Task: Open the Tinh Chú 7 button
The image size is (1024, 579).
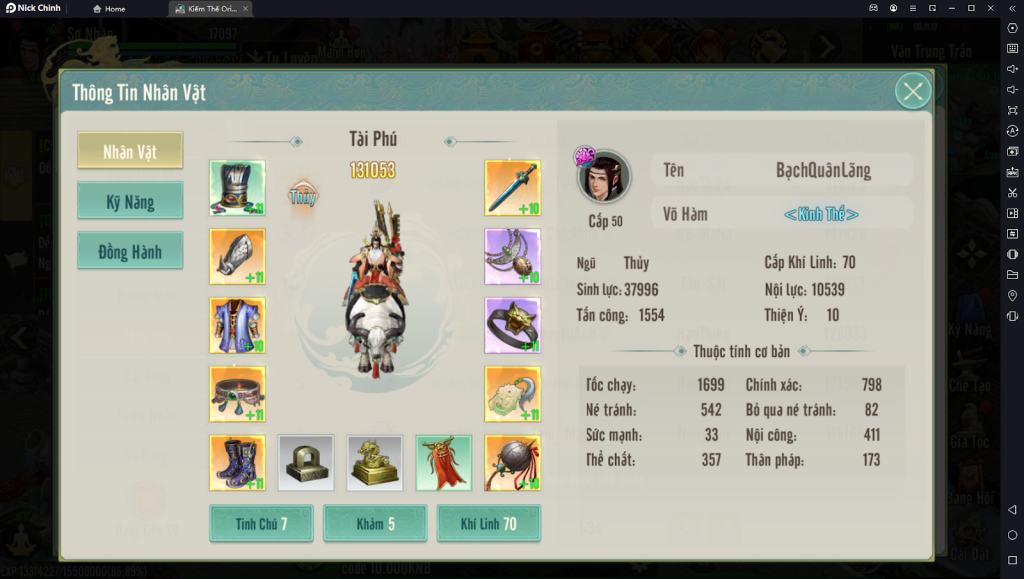Action: click(261, 524)
